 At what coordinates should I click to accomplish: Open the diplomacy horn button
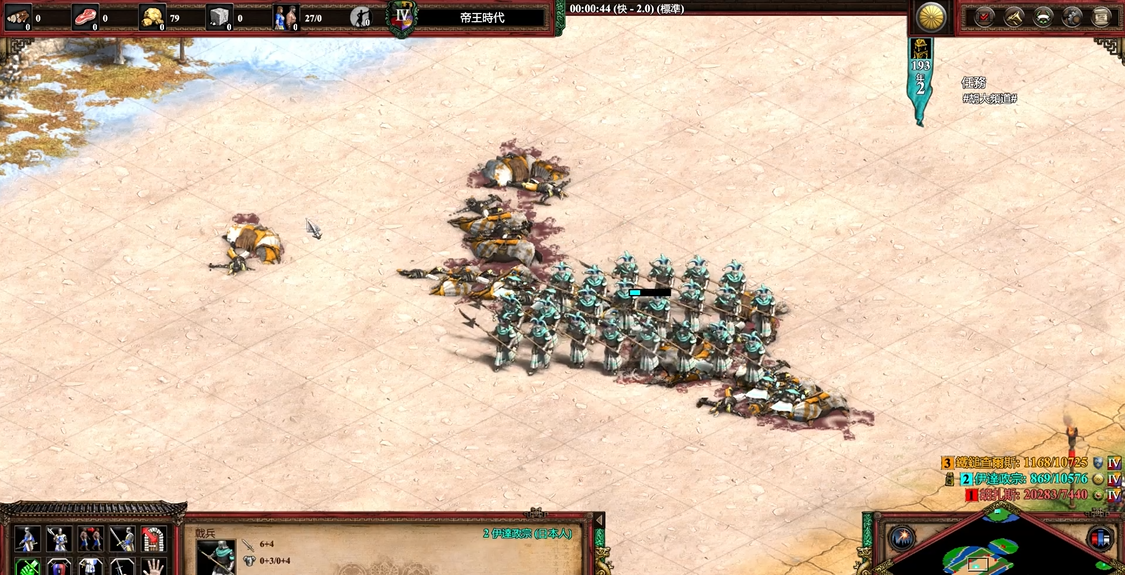[1014, 17]
